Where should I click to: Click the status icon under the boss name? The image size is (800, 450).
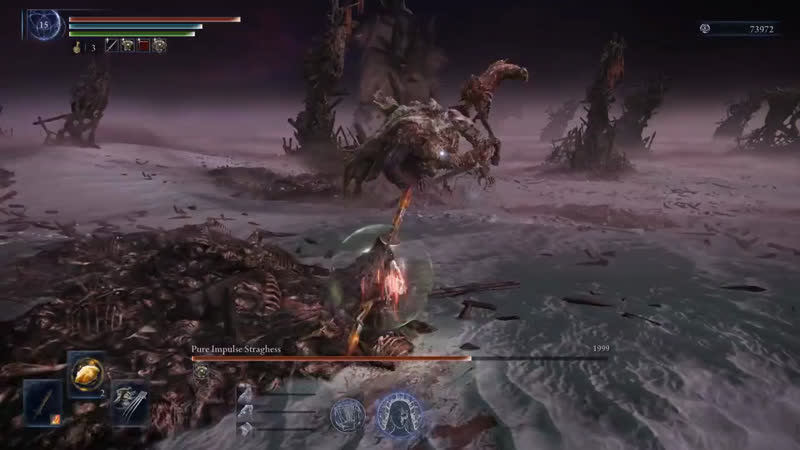coord(200,371)
